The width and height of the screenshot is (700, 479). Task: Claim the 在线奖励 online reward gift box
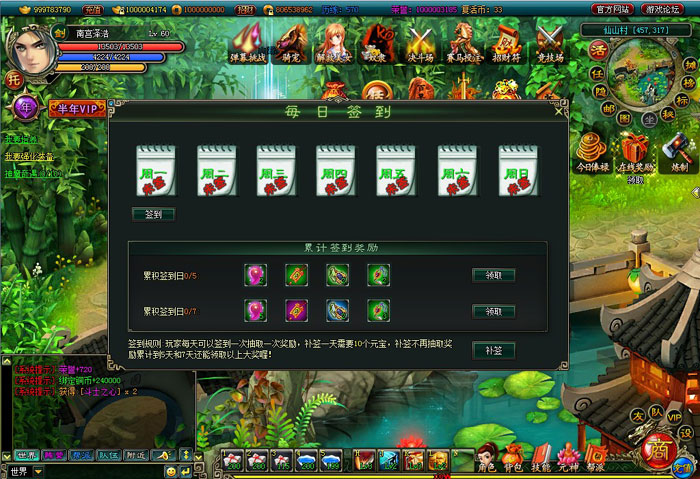[635, 150]
